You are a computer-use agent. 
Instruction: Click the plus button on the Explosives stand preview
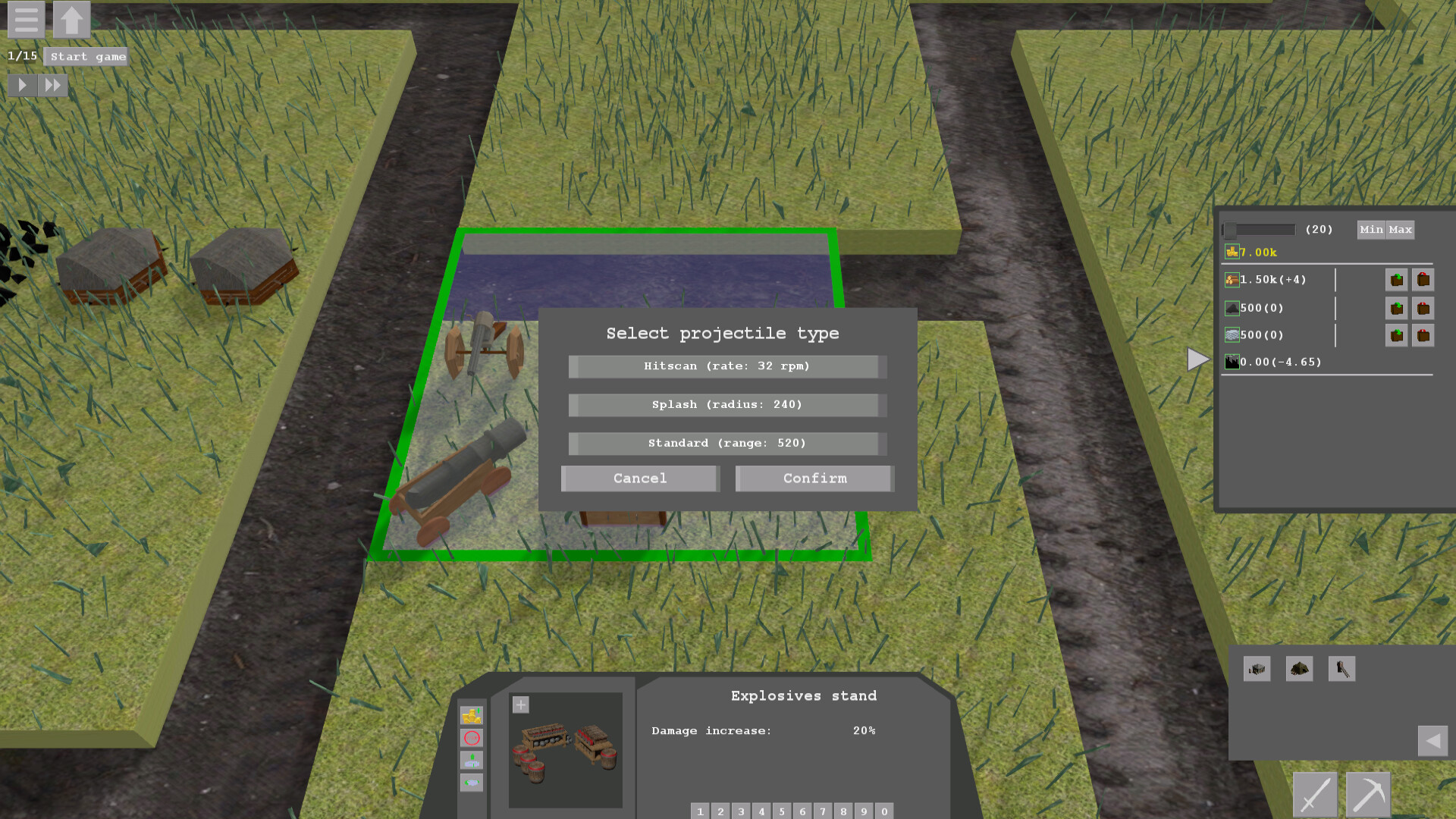[521, 704]
